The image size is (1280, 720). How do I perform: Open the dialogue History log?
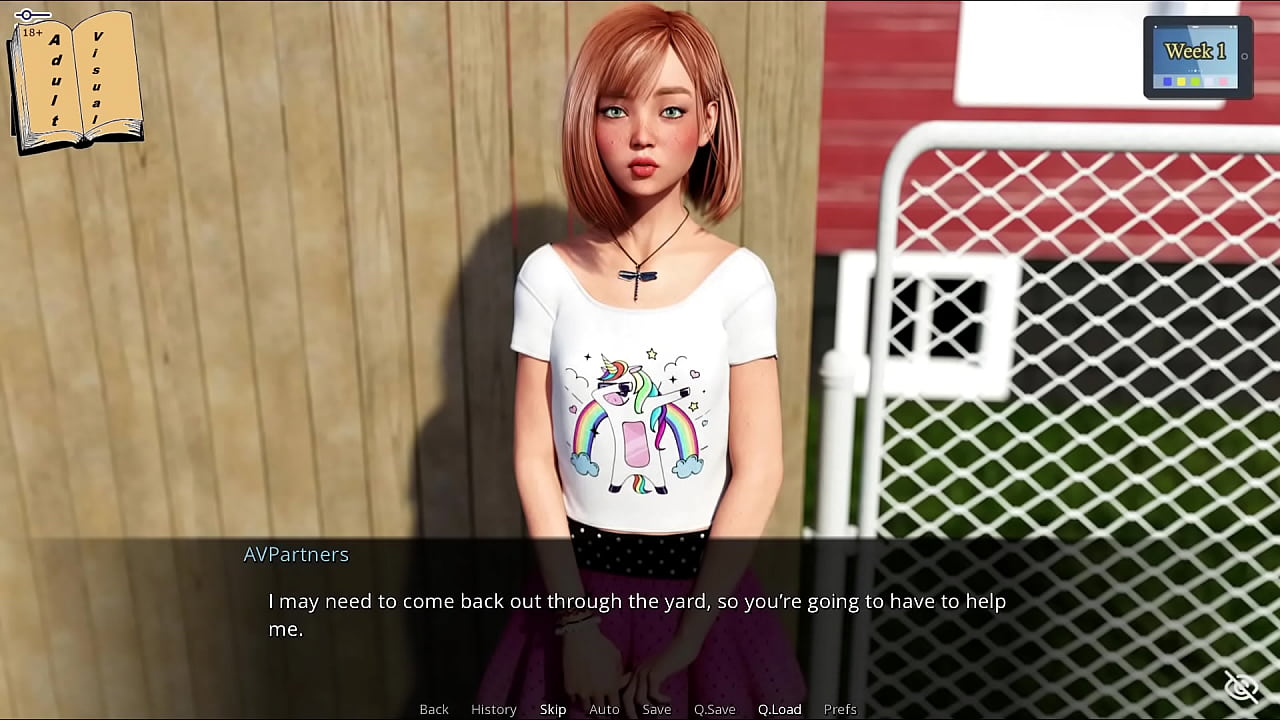(494, 709)
